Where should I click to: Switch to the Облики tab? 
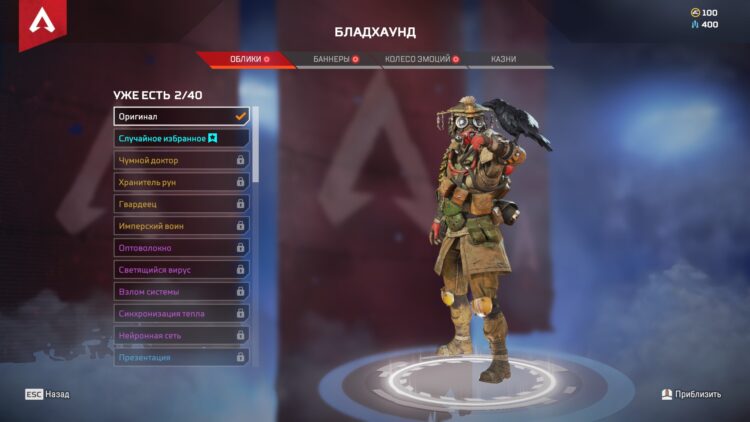click(246, 60)
